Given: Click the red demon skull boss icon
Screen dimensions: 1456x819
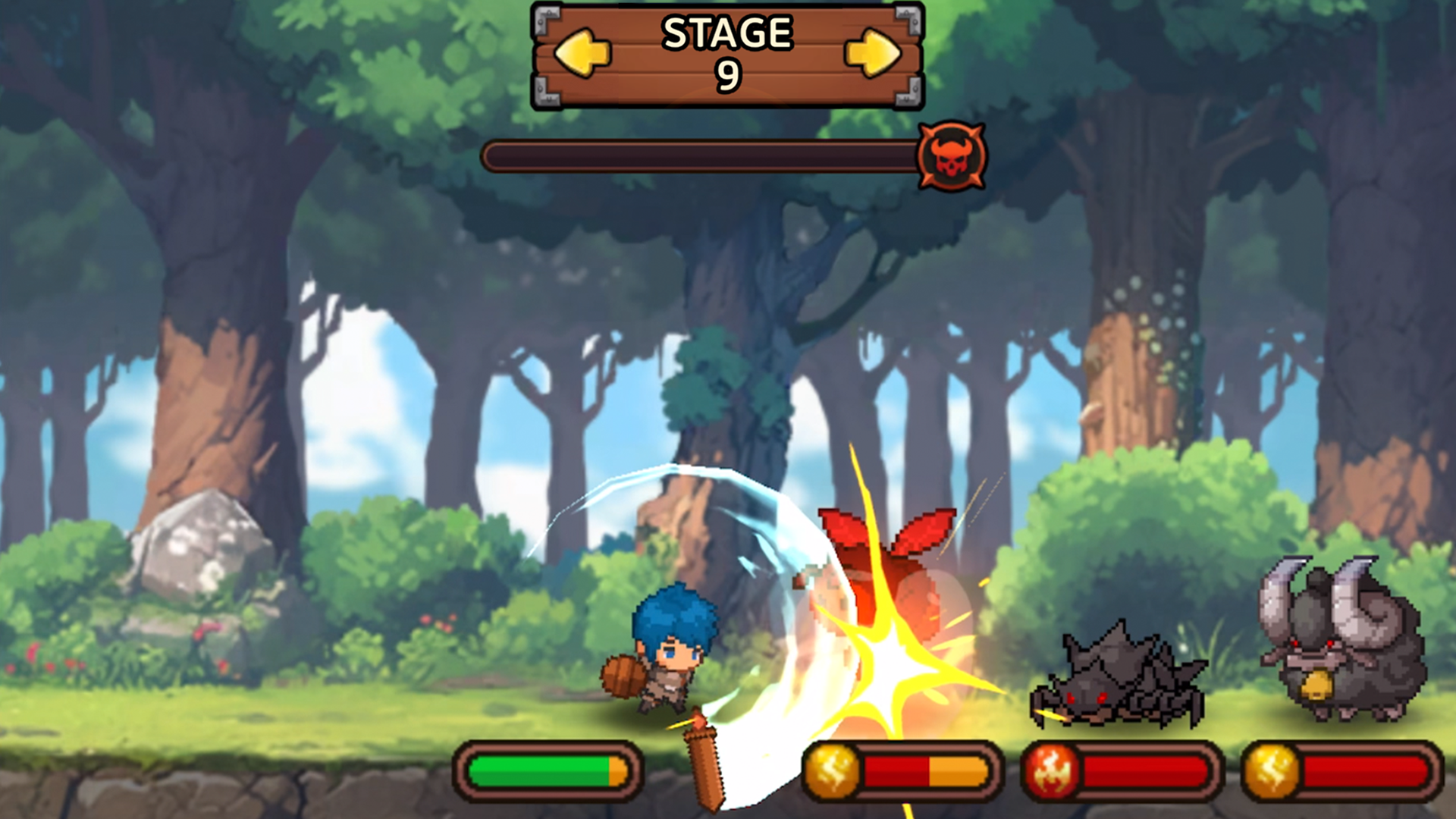Looking at the screenshot, I should [952, 156].
